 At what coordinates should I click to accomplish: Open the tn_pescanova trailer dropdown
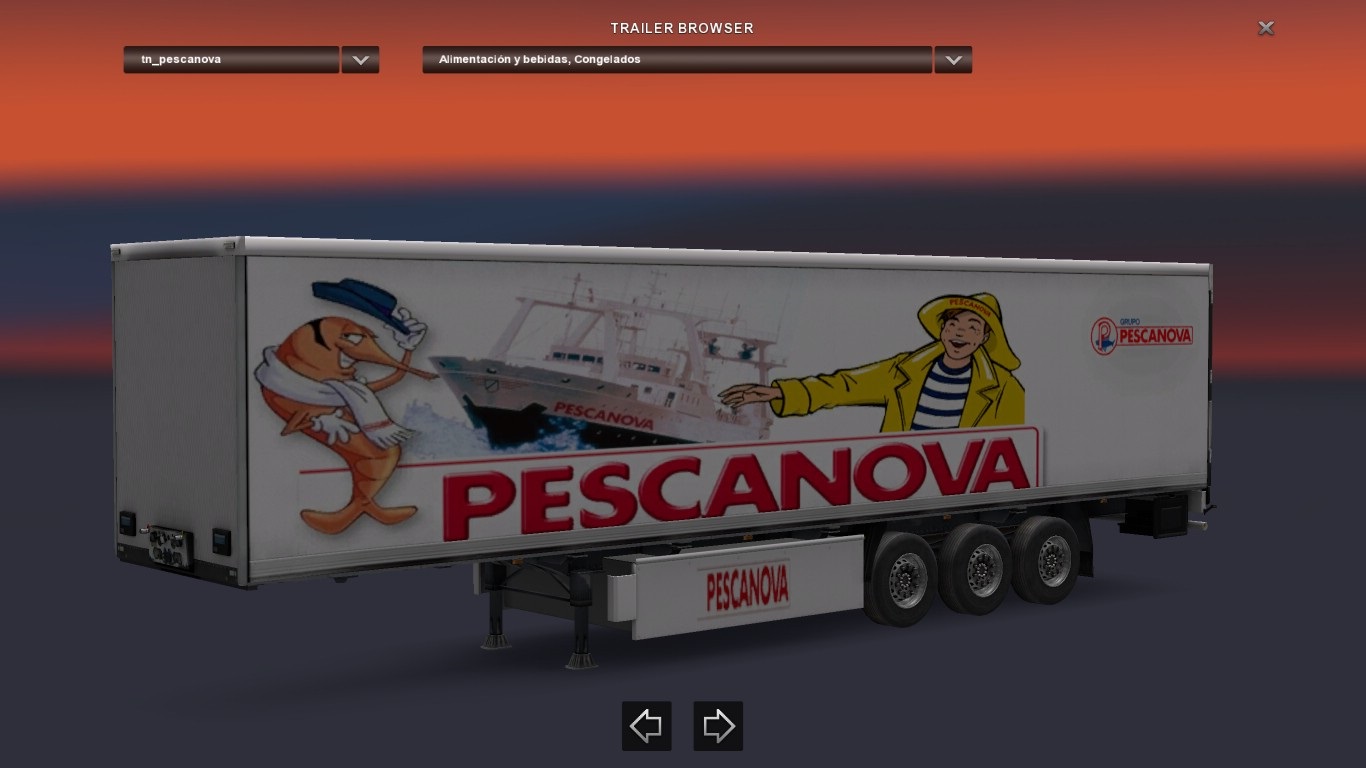tap(231, 60)
